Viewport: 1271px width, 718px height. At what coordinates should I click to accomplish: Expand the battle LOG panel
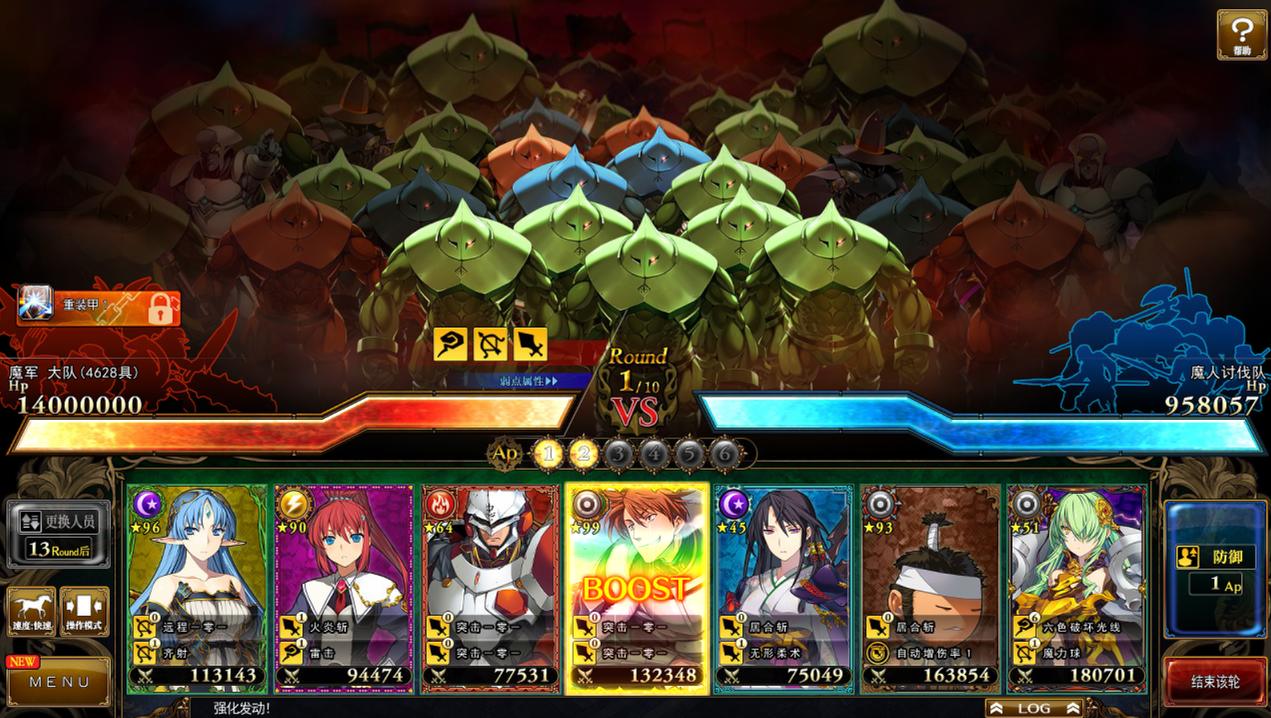click(x=1034, y=708)
